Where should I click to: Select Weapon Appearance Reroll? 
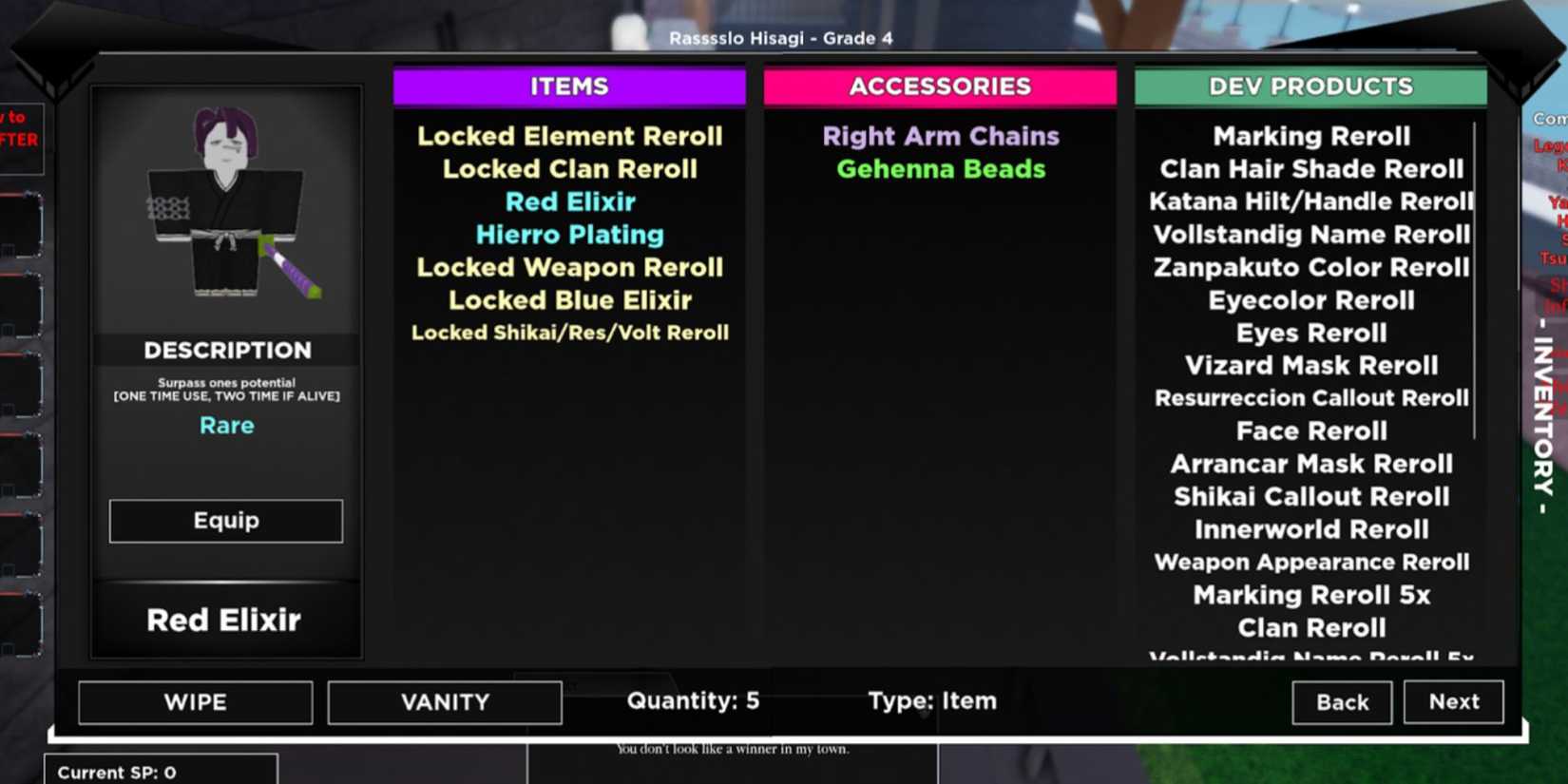[1311, 562]
